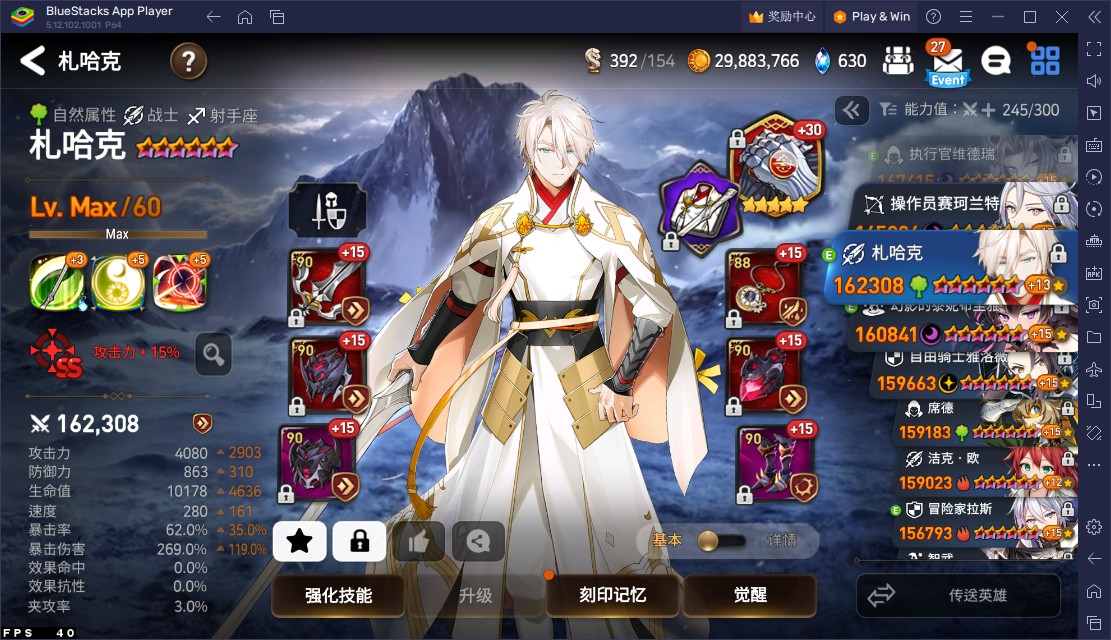Toggle the hero lock button
The height and width of the screenshot is (640, 1111).
359,542
